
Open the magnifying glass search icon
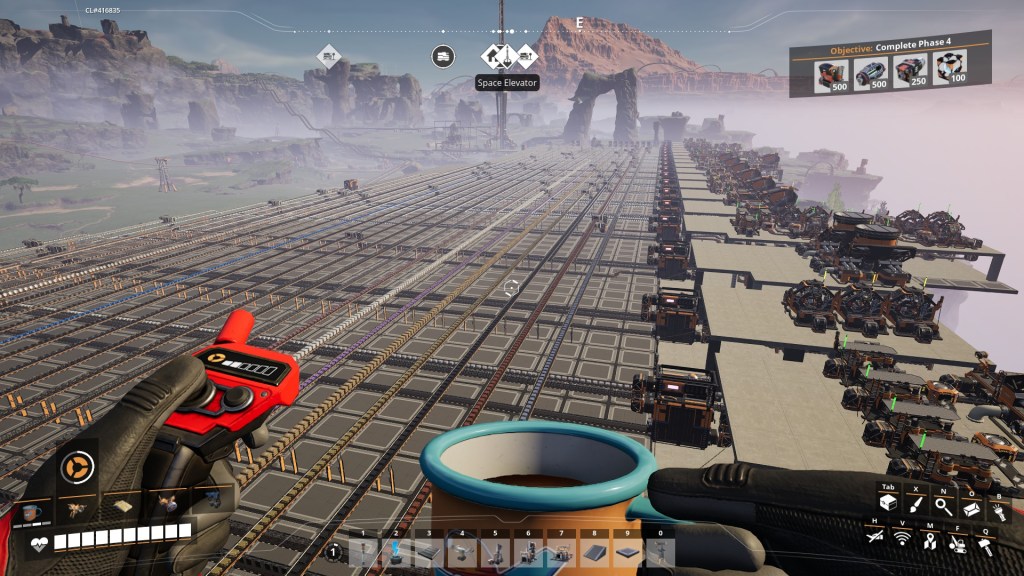point(943,505)
